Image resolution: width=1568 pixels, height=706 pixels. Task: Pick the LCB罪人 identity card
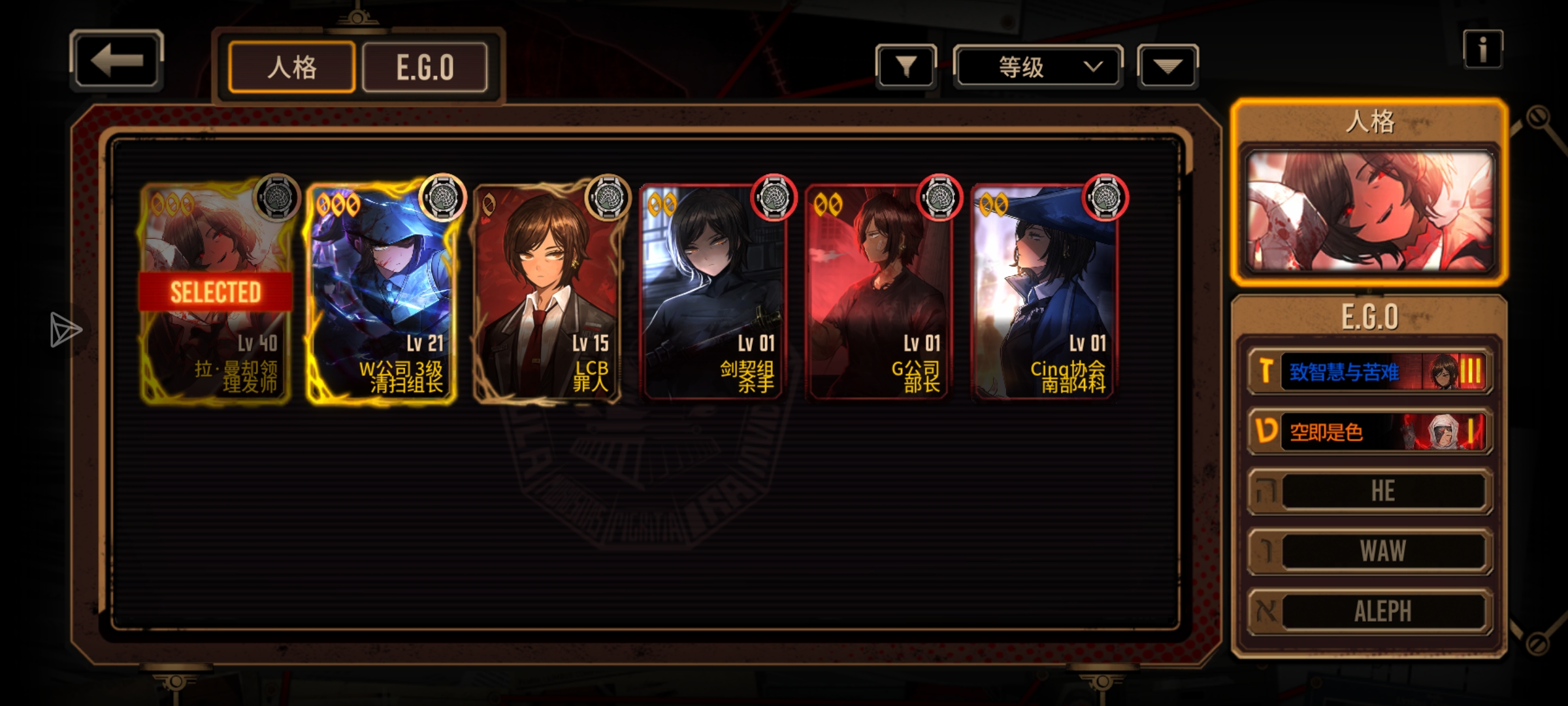[547, 292]
